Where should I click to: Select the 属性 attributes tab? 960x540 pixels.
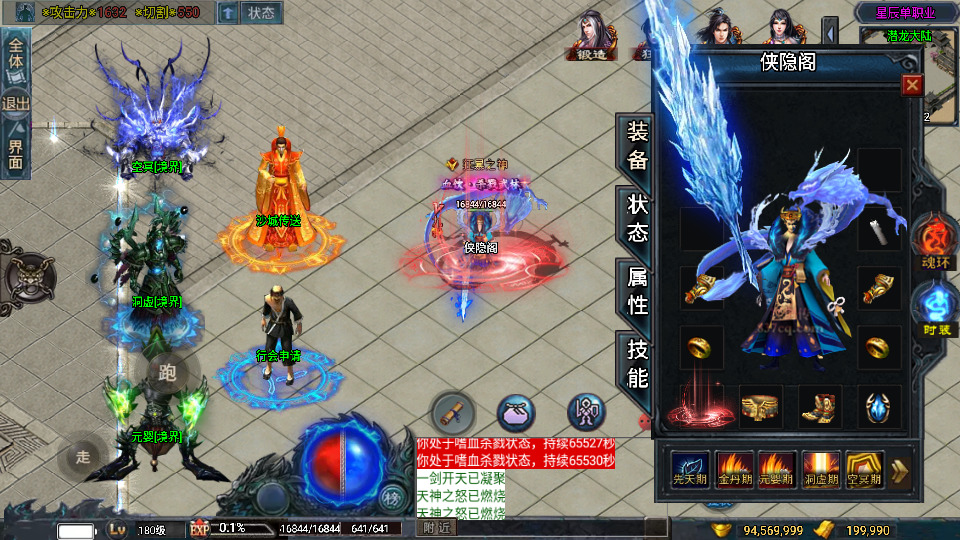coord(637,291)
